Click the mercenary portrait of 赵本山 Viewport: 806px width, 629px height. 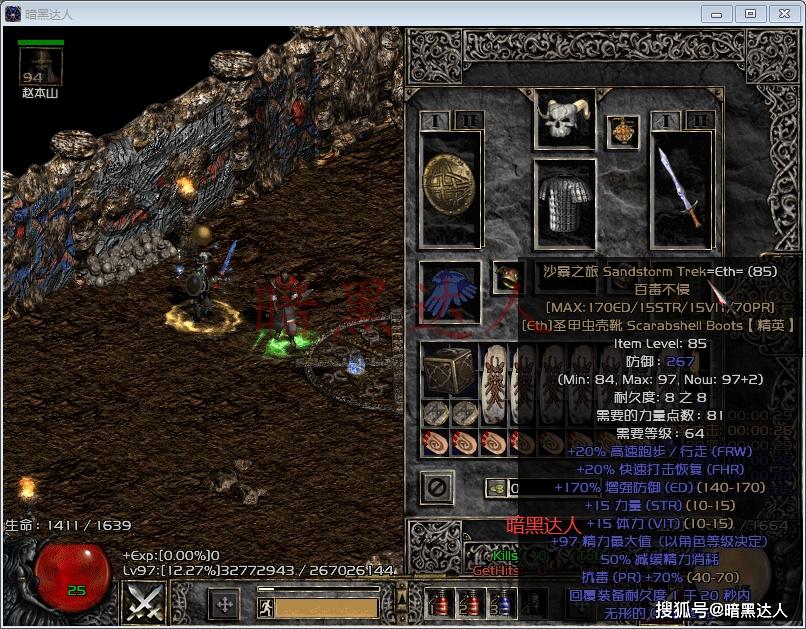pos(42,68)
